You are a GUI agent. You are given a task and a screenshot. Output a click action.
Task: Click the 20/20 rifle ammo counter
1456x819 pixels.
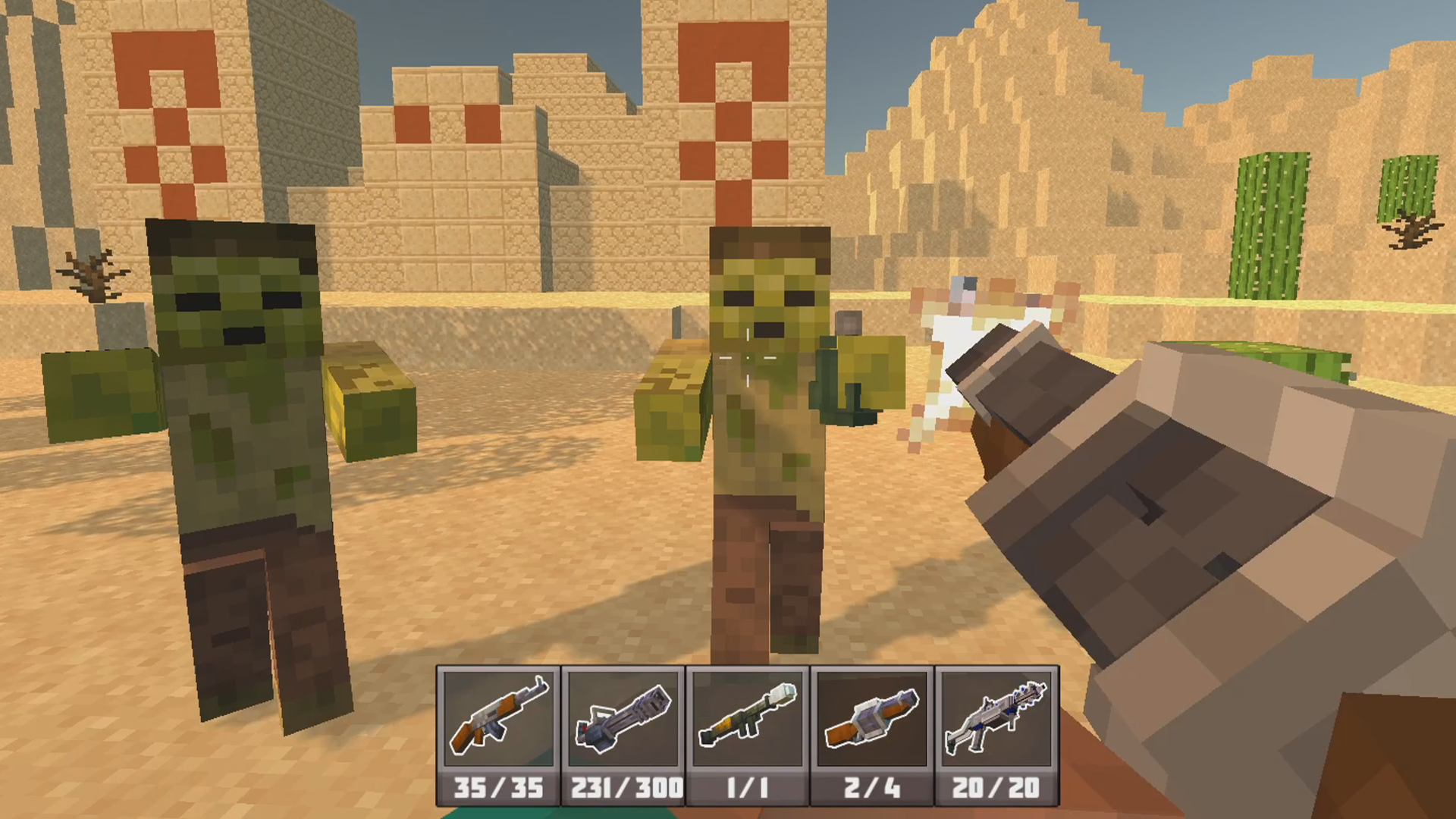(996, 789)
